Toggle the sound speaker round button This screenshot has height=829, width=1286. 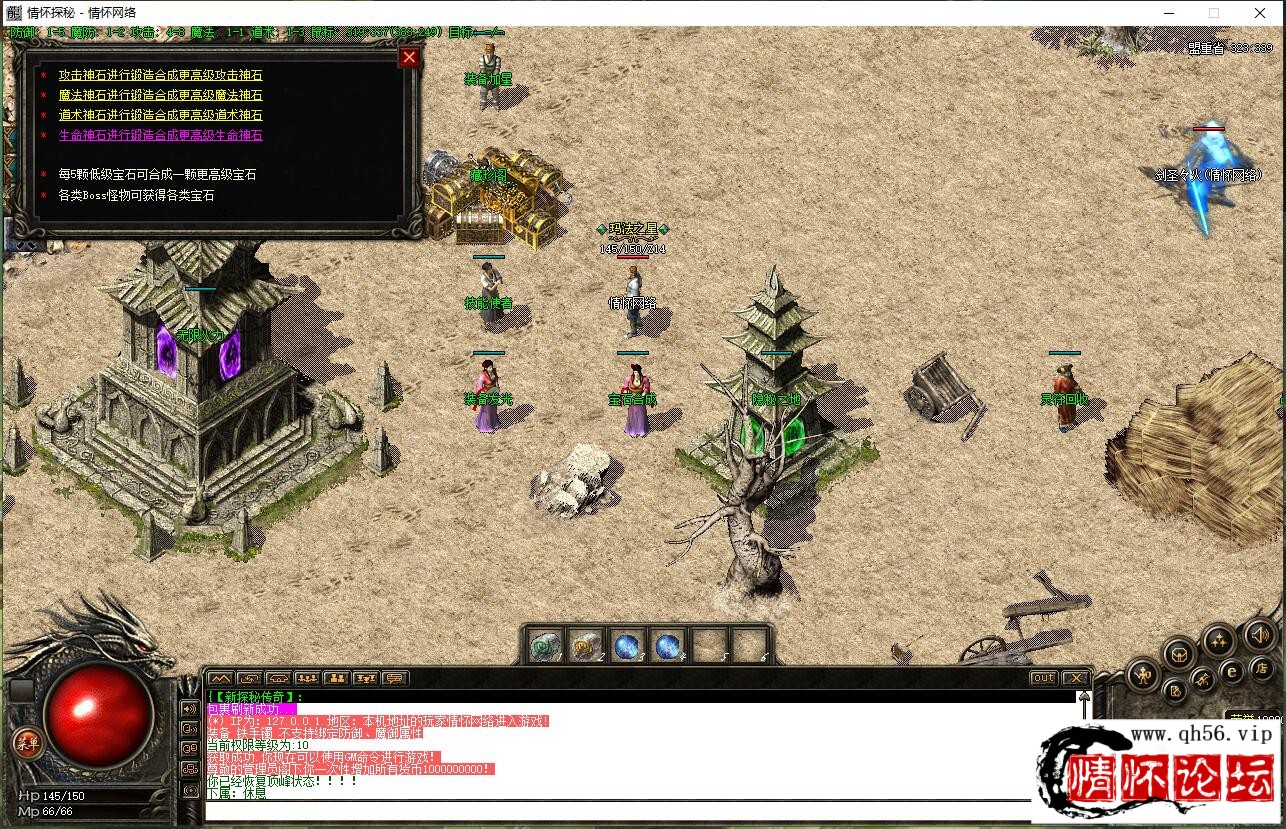click(1260, 634)
